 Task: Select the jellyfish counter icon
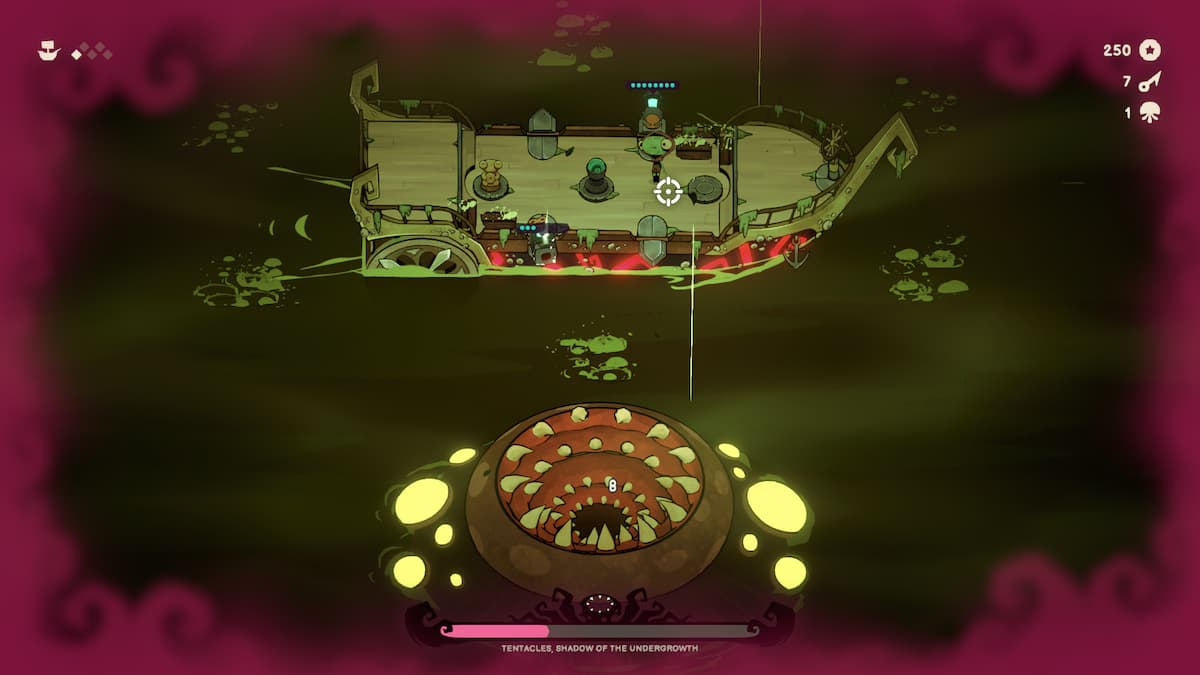(x=1150, y=112)
